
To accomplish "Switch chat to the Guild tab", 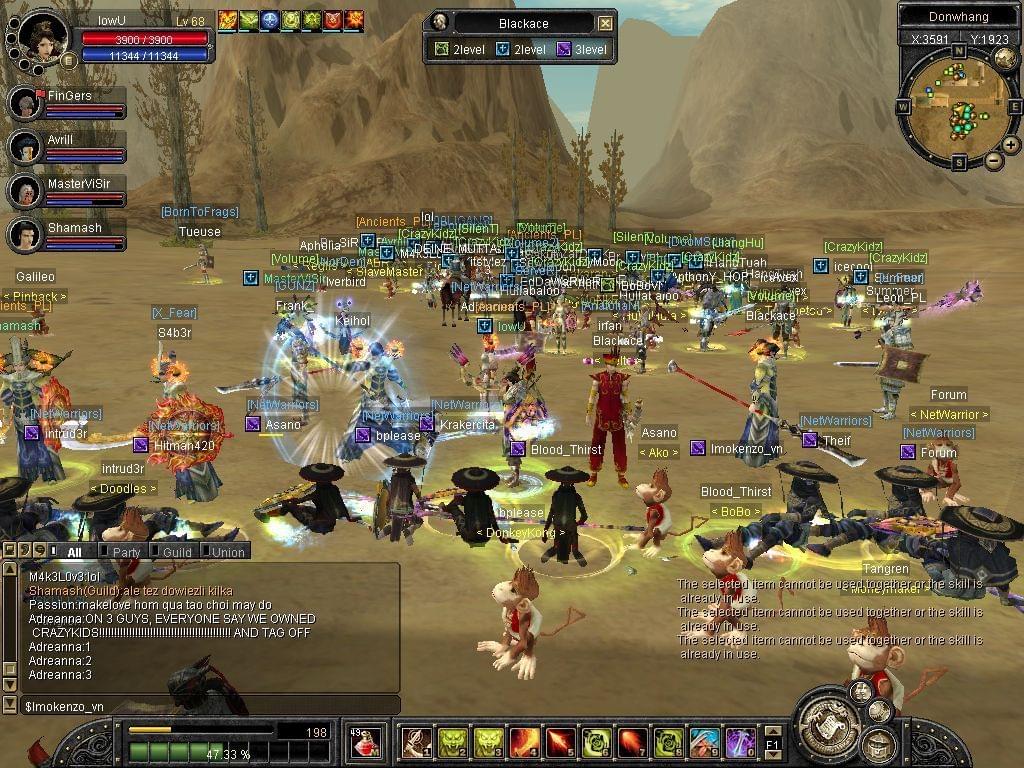I will pyautogui.click(x=176, y=552).
